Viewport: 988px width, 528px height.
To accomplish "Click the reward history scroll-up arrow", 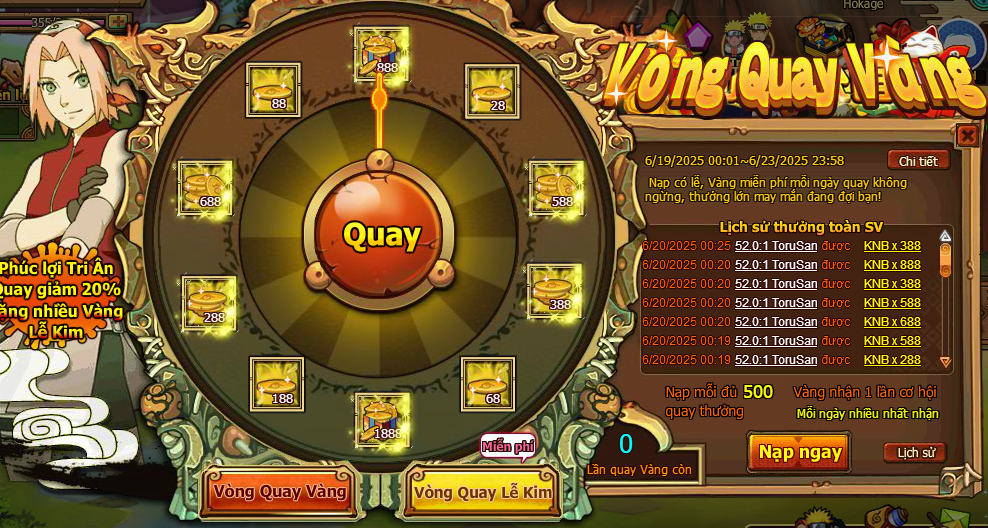I will (x=945, y=237).
